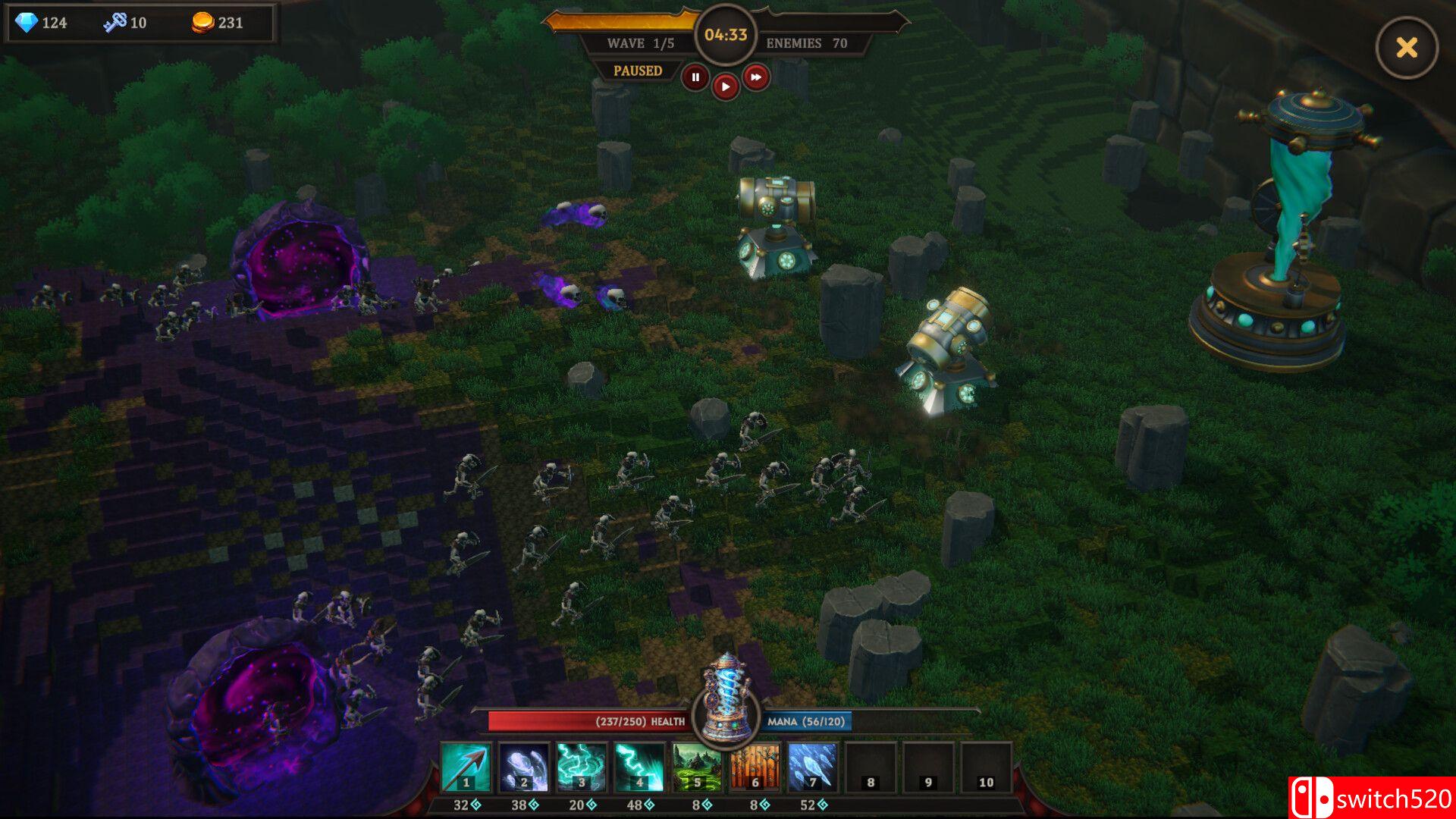This screenshot has width=1456, height=819.
Task: Select the orange forest spell in slot 6
Action: click(755, 767)
